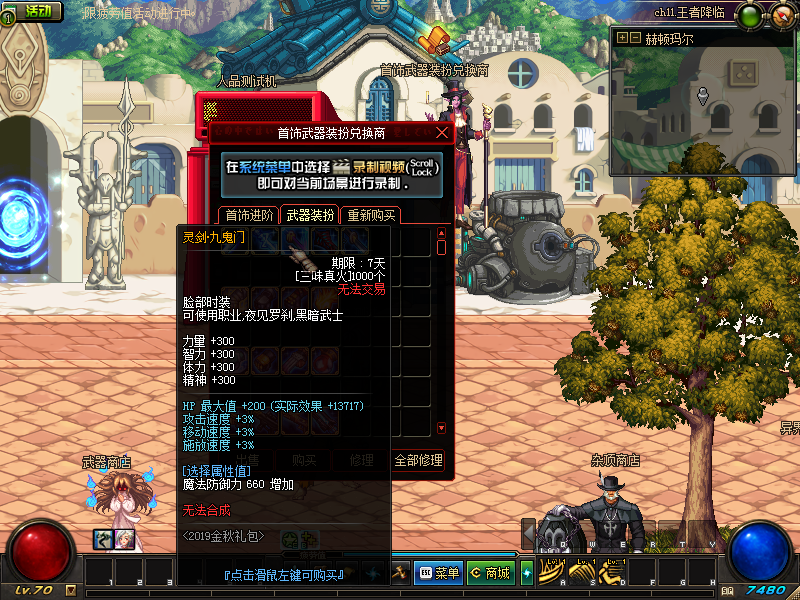800x600 pixels.
Task: Activate the skill in hotkey slot A
Action: click(553, 571)
